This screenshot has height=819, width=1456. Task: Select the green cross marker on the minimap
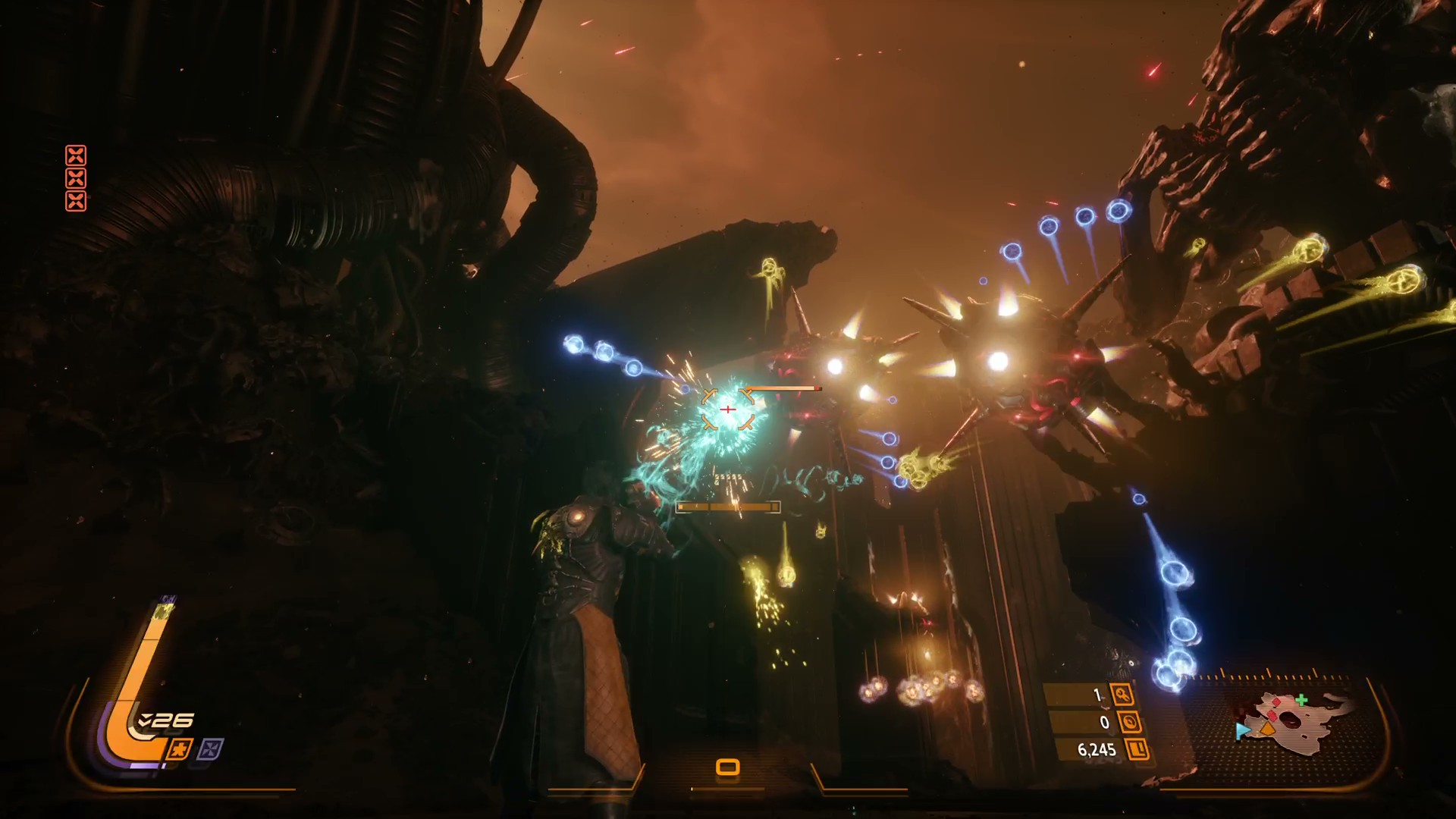[x=1301, y=700]
